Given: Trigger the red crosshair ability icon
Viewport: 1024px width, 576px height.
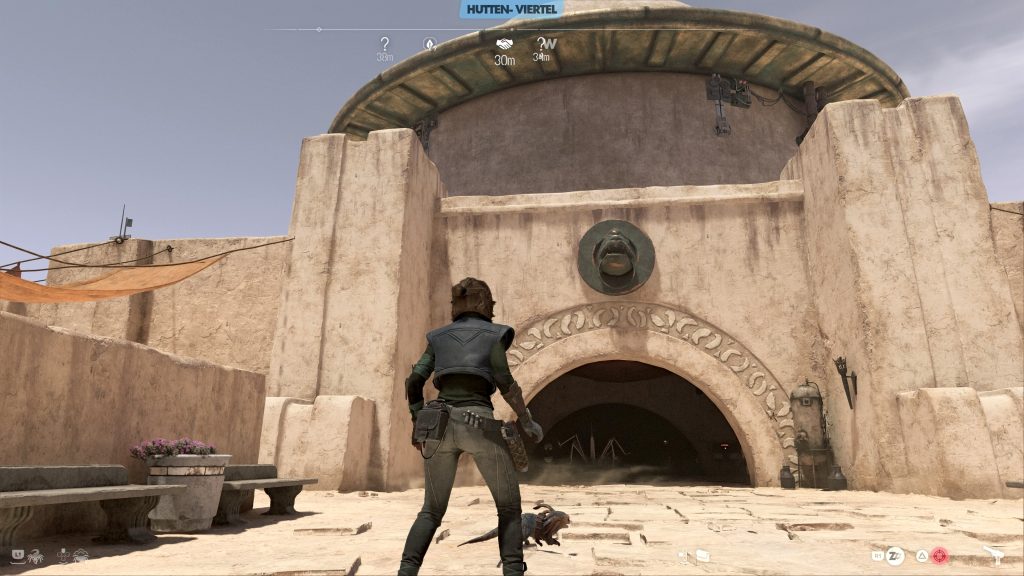Looking at the screenshot, I should pos(940,556).
